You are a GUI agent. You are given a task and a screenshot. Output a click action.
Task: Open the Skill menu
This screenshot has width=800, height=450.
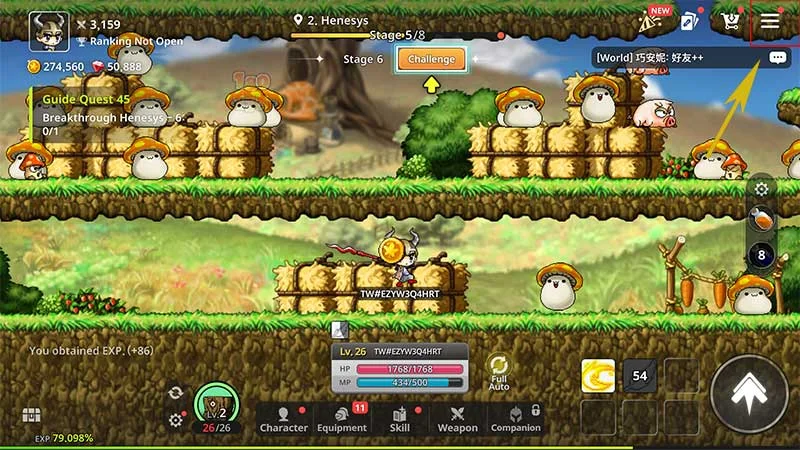click(400, 418)
